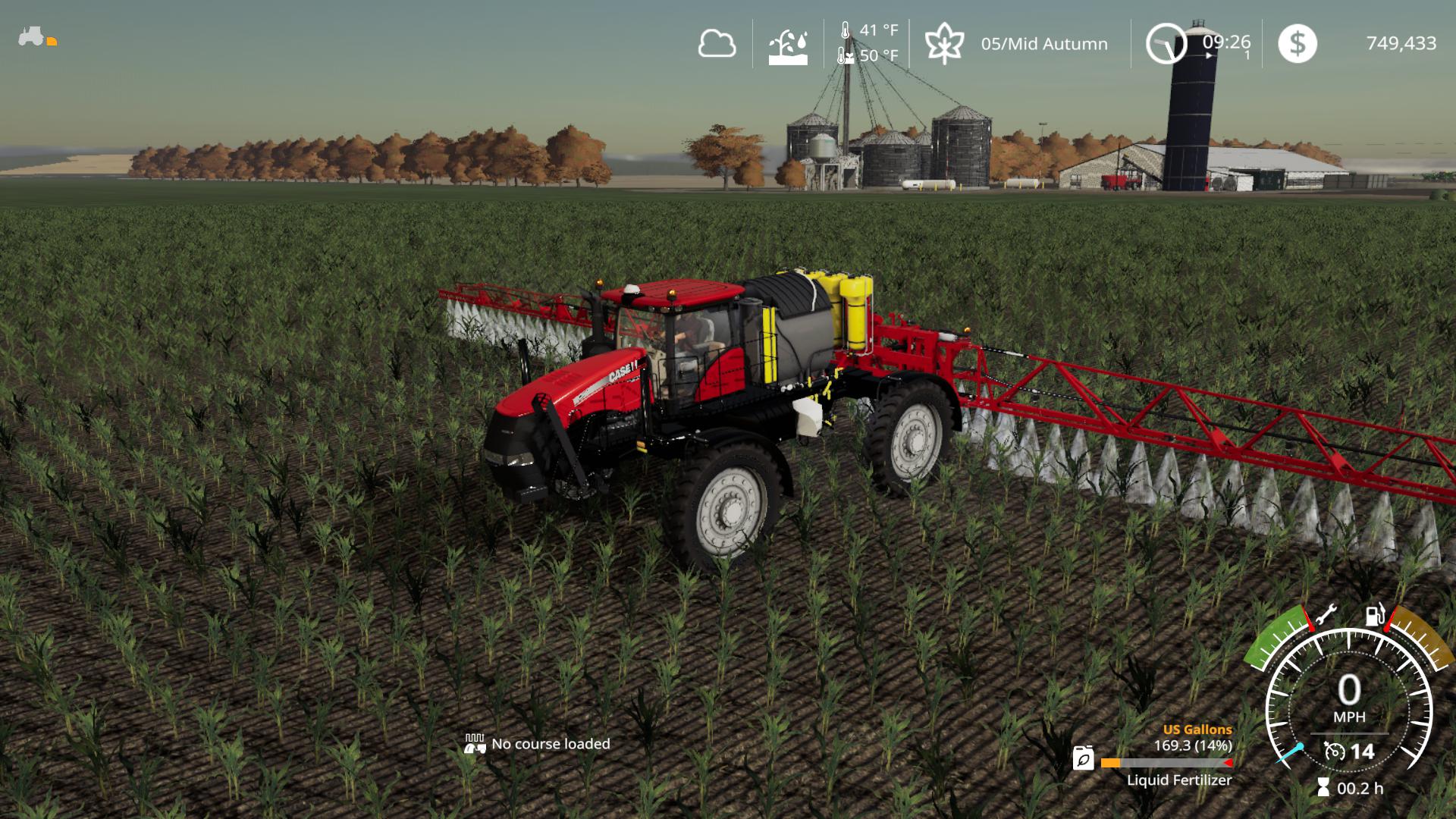Open the crop moisture sprout icon

tap(788, 47)
